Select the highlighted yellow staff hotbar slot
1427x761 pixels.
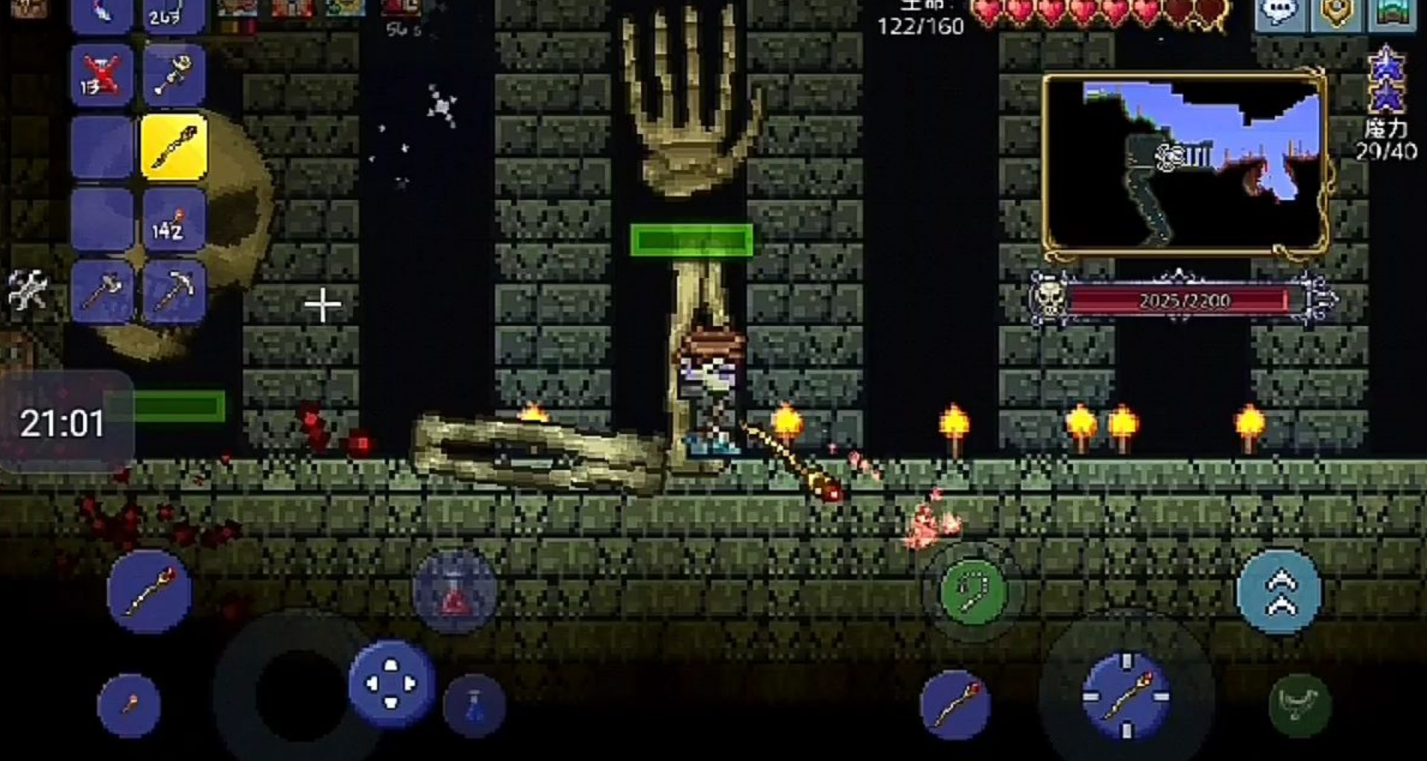(x=174, y=147)
